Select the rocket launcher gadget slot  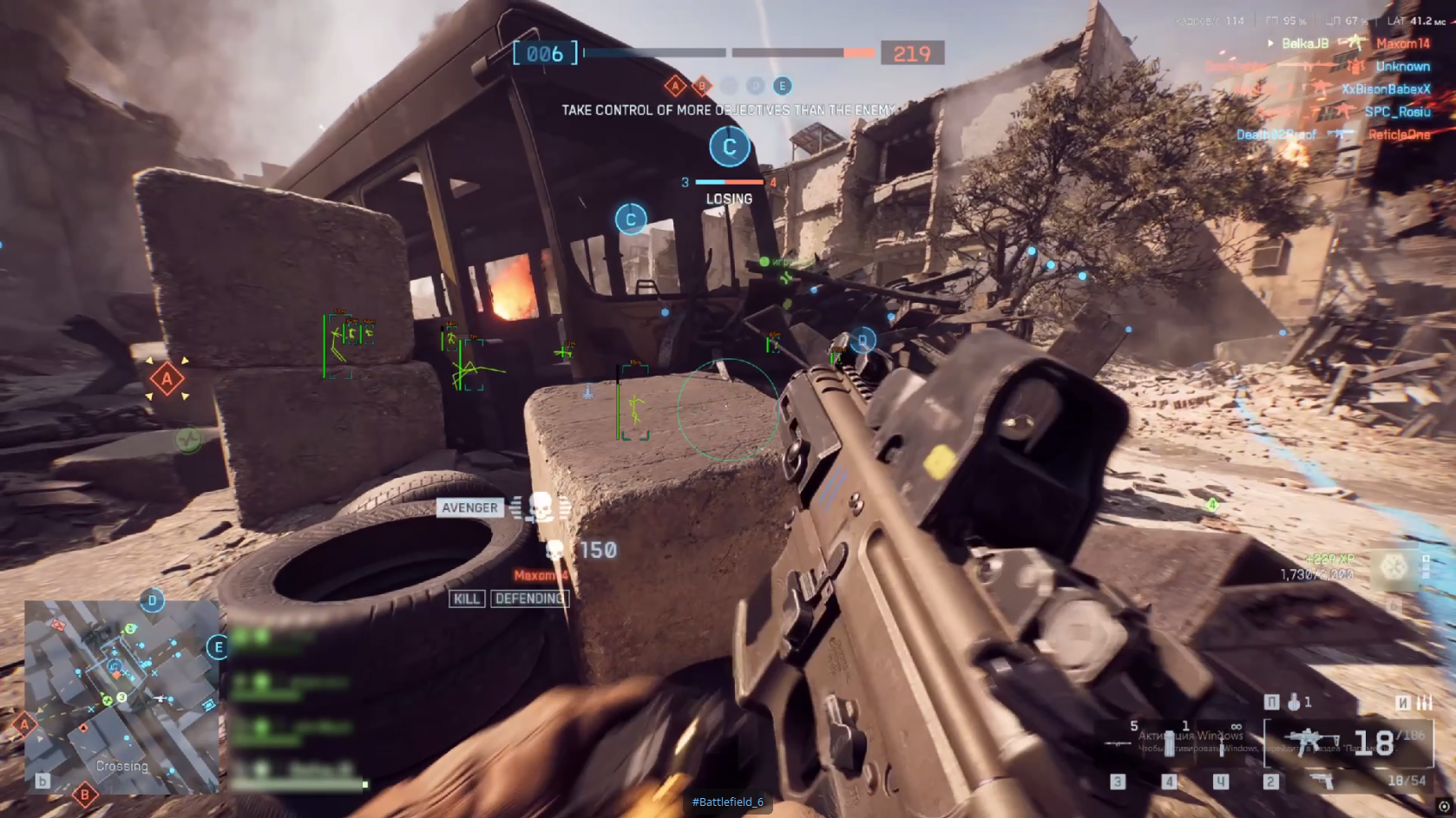tap(1118, 743)
